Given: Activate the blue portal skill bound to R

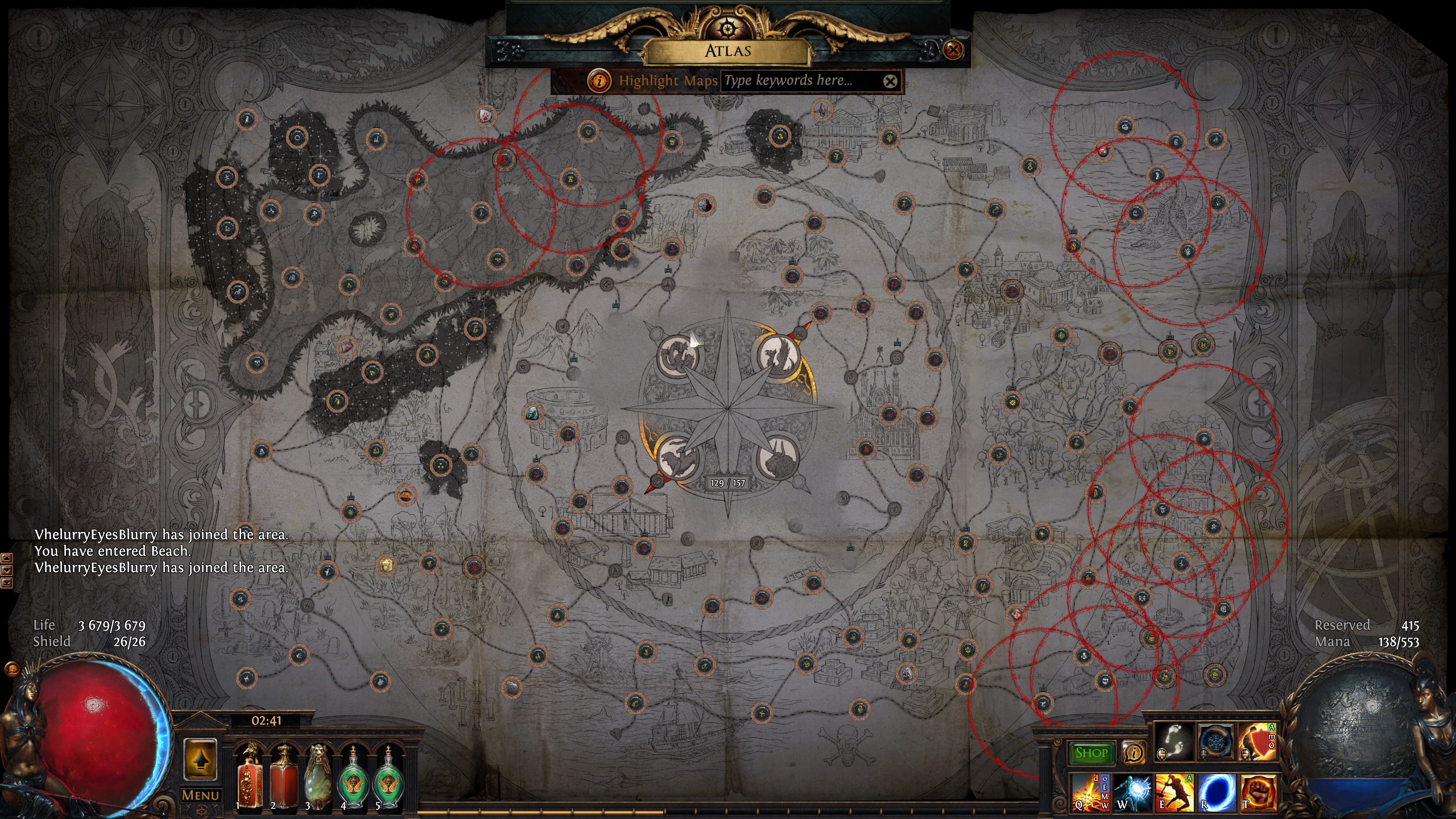Looking at the screenshot, I should (x=1217, y=792).
